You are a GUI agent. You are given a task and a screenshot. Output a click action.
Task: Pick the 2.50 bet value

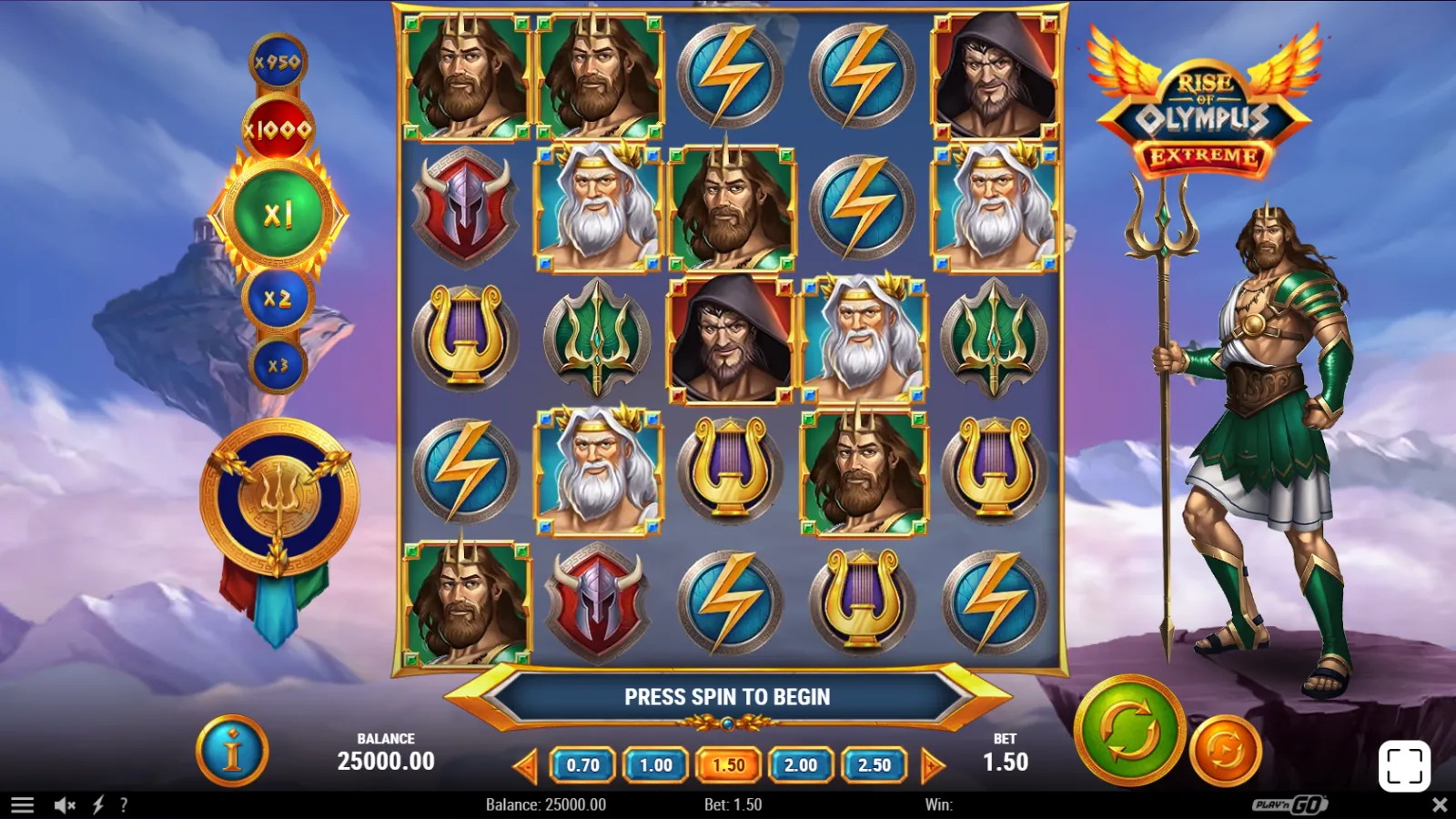[x=874, y=765]
